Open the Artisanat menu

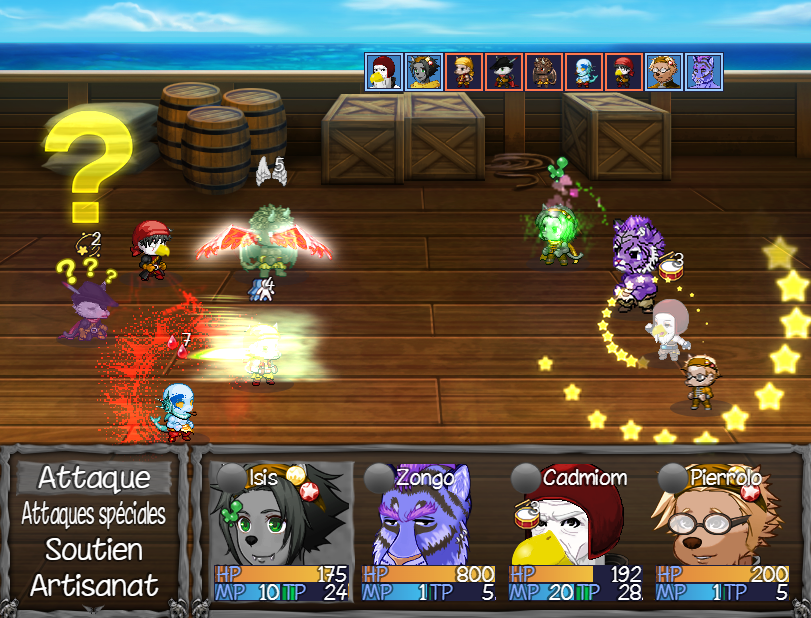(94, 585)
